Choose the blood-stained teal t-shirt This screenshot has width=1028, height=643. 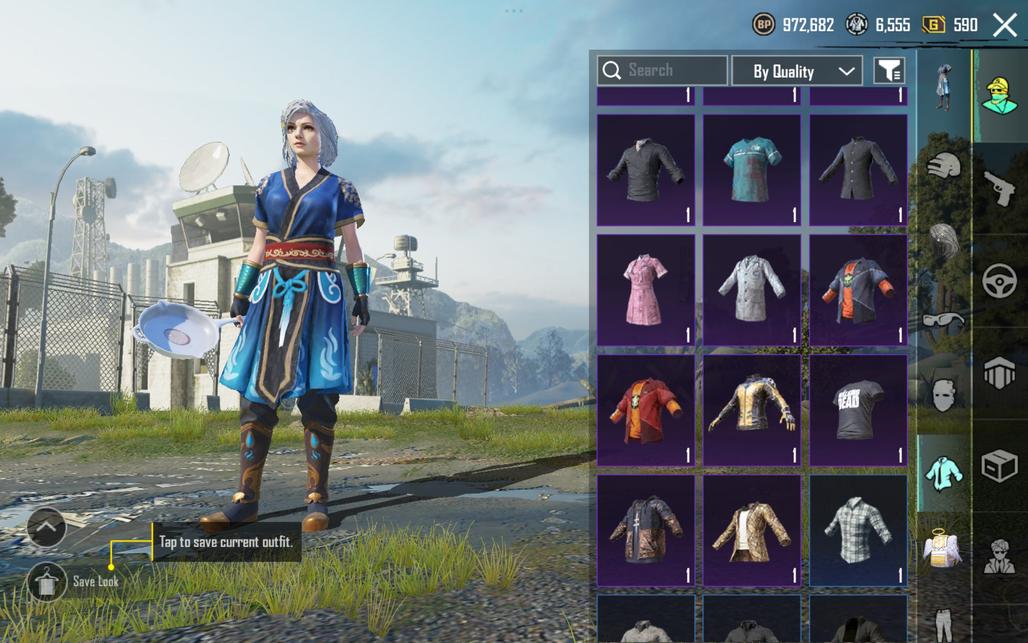coord(751,169)
